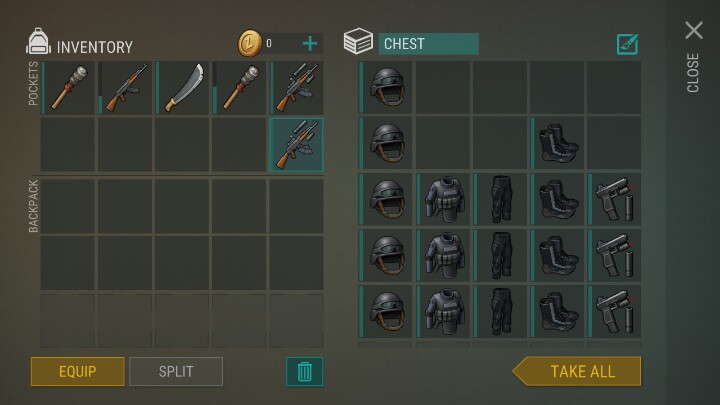The width and height of the screenshot is (720, 405).
Task: Take all items from the chest
Action: [580, 371]
